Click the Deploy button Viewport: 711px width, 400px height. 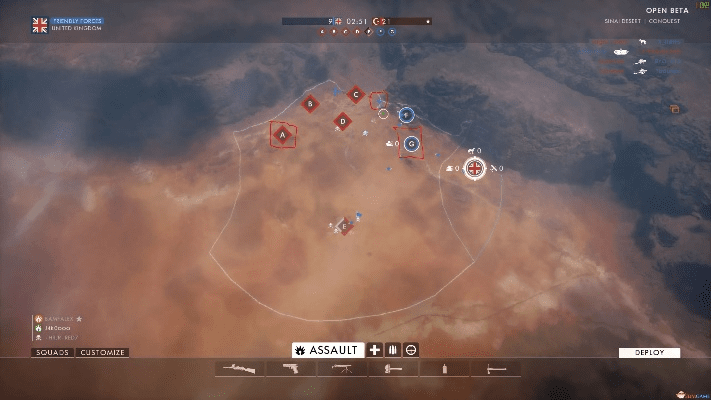coord(649,352)
